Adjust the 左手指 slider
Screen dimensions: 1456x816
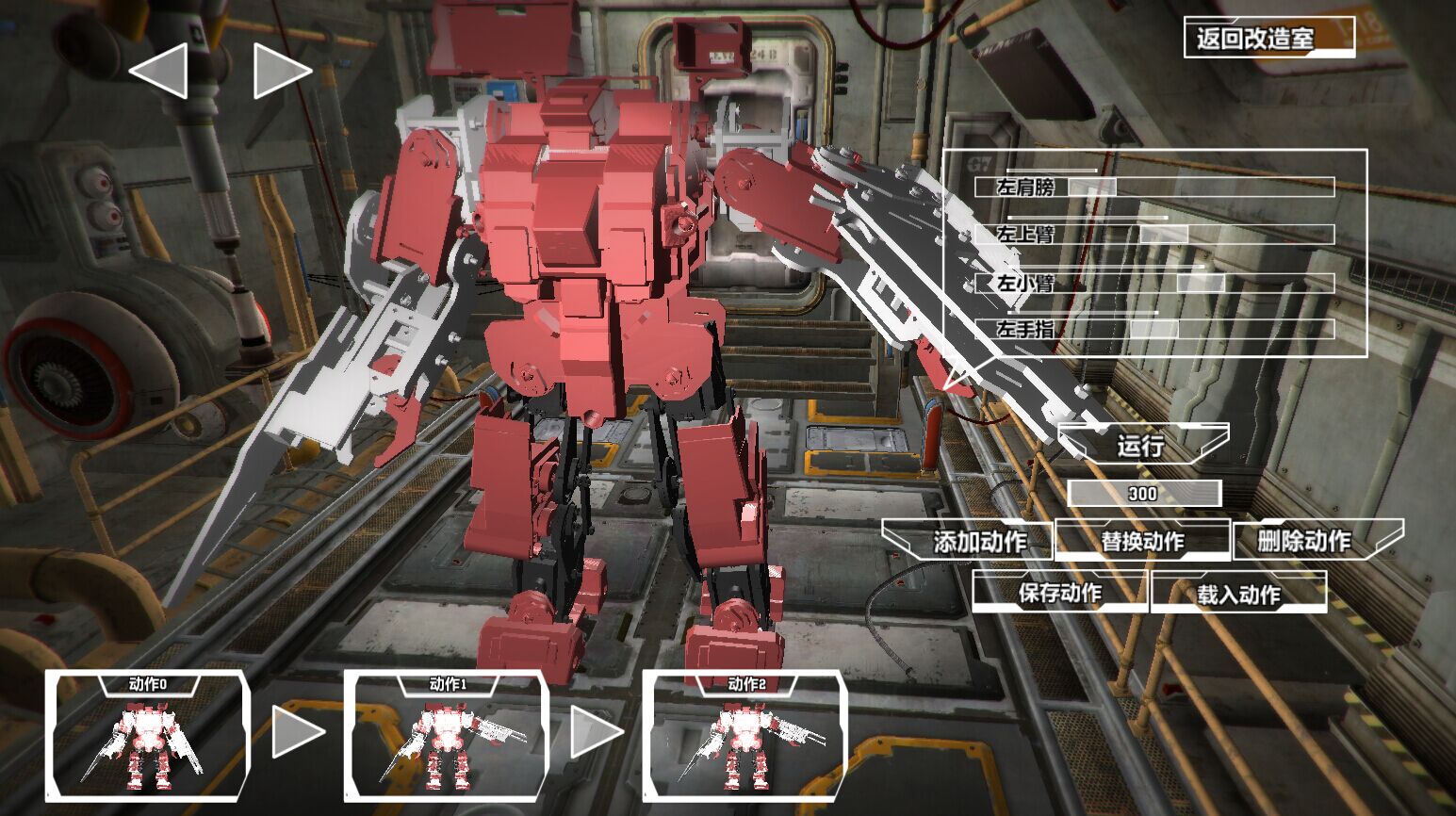(x=1153, y=329)
